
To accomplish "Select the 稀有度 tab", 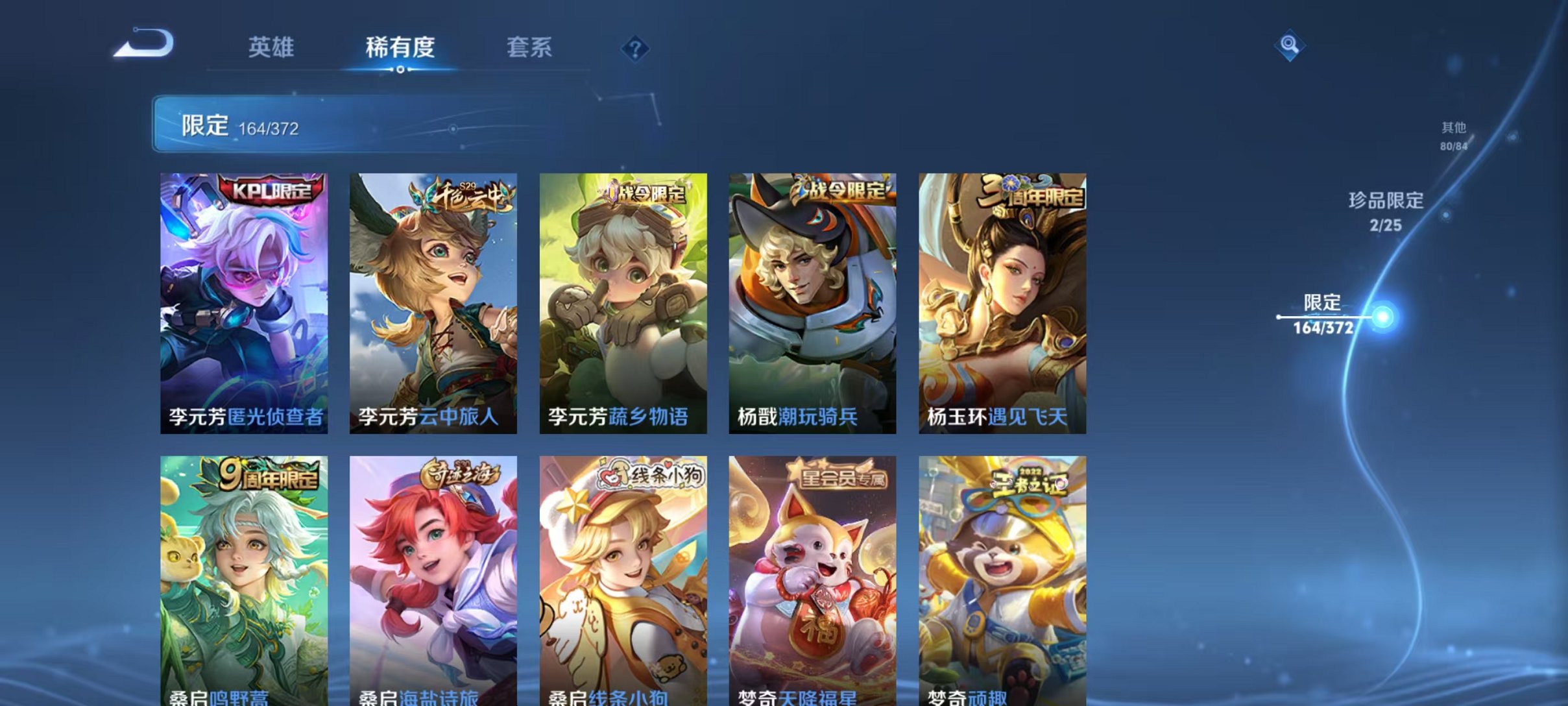I will (x=400, y=47).
